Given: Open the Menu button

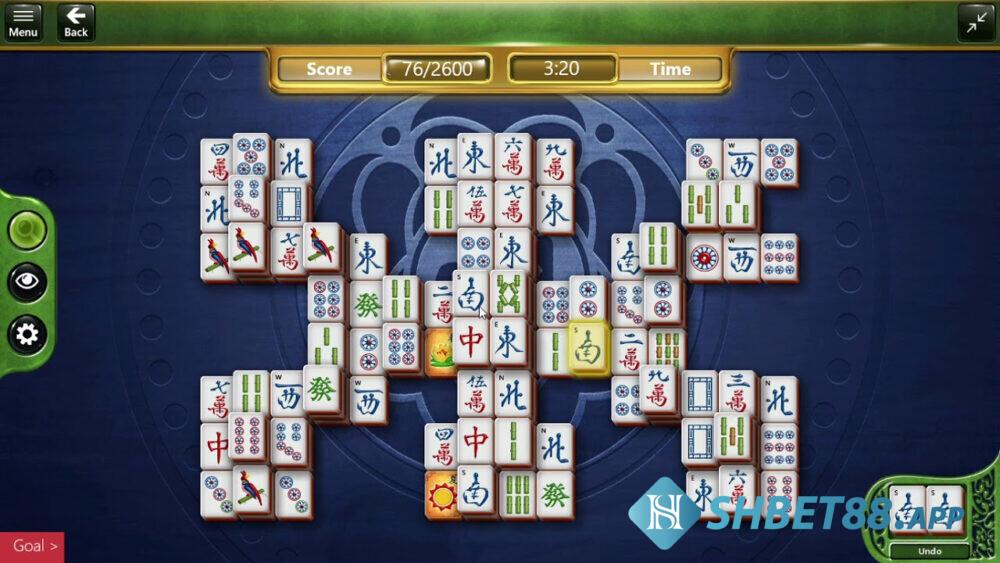Looking at the screenshot, I should click(23, 21).
